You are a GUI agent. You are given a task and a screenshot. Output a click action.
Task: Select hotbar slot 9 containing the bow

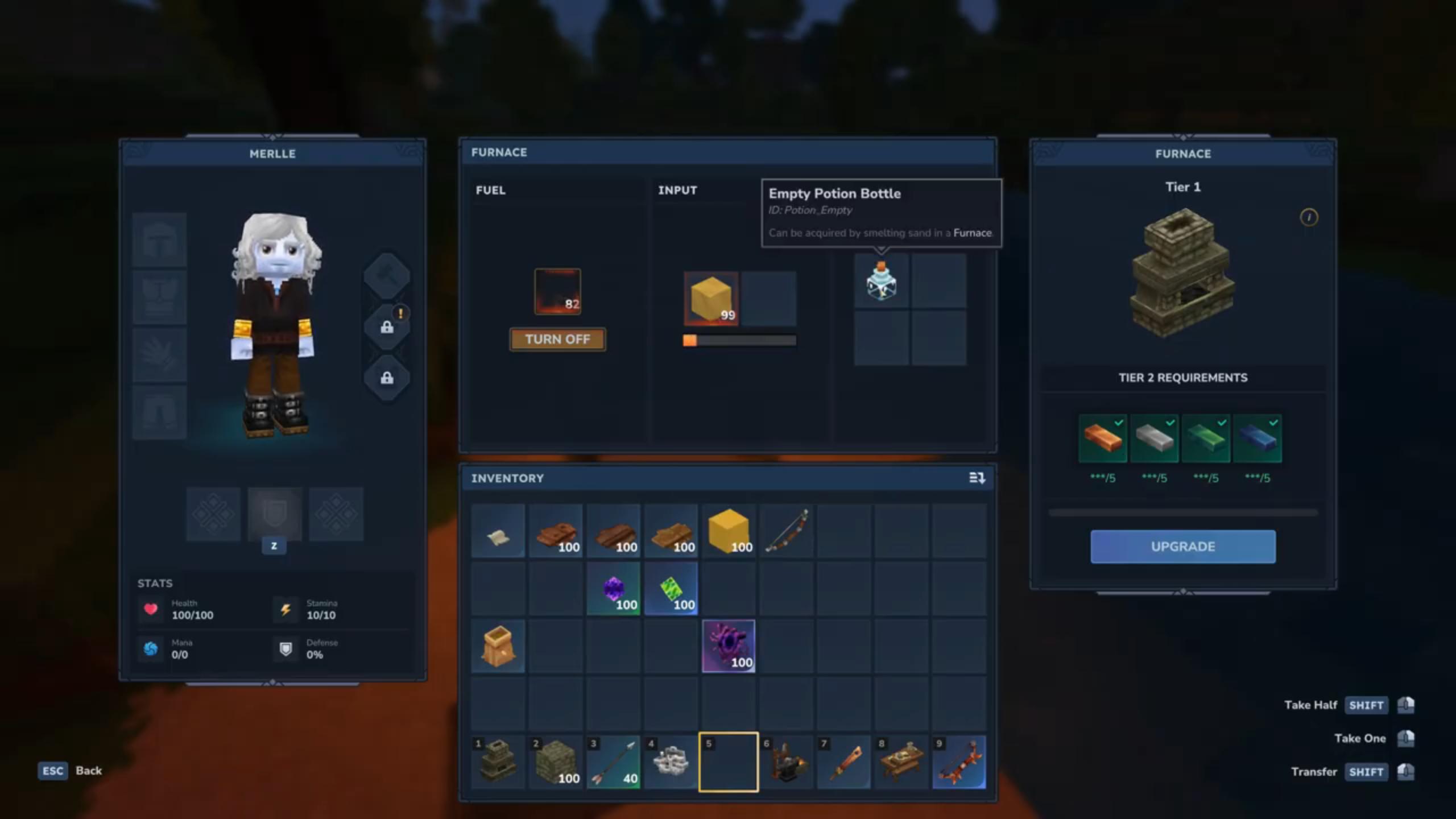point(959,762)
